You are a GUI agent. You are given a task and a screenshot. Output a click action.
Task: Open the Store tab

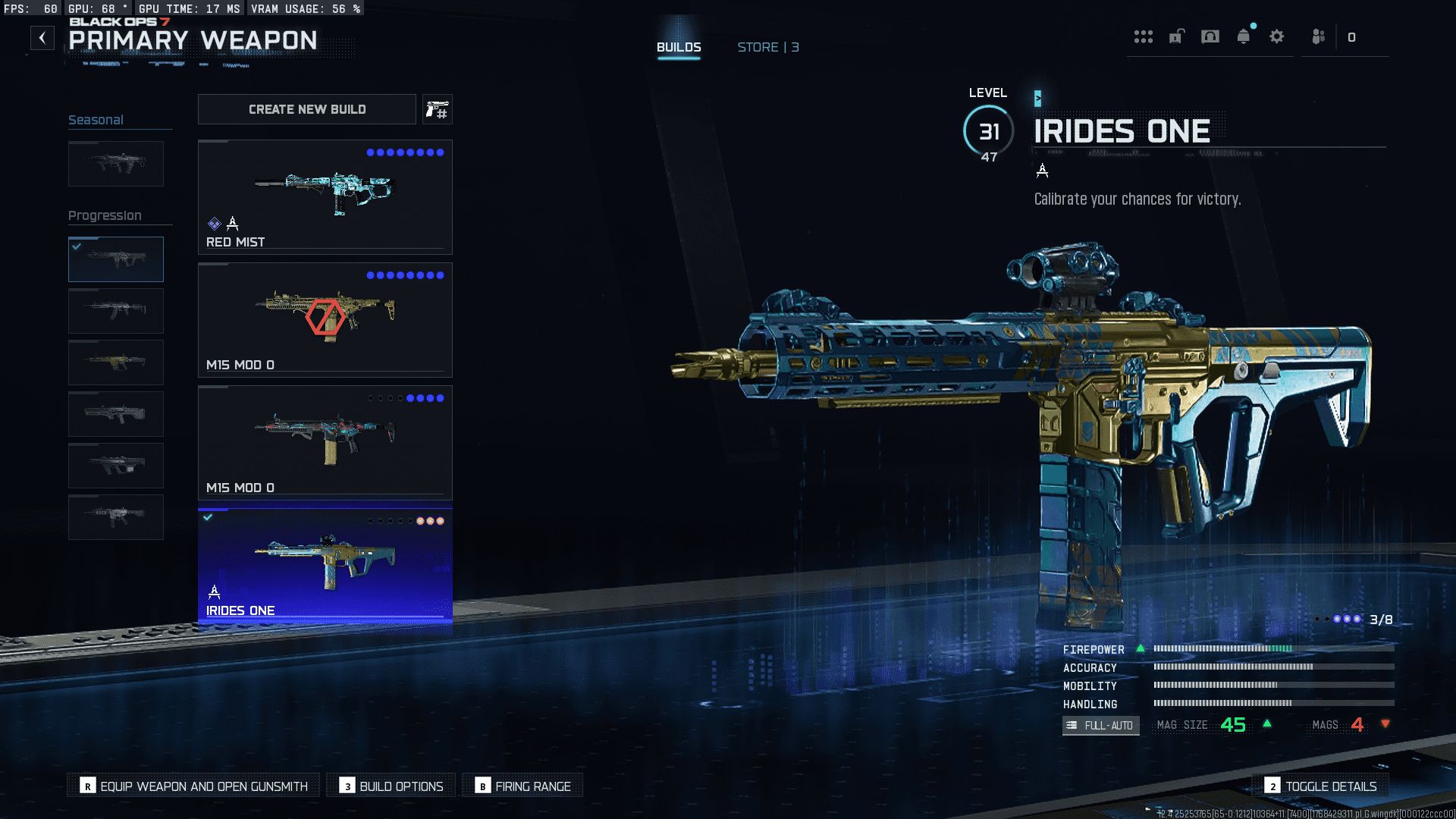[x=767, y=47]
